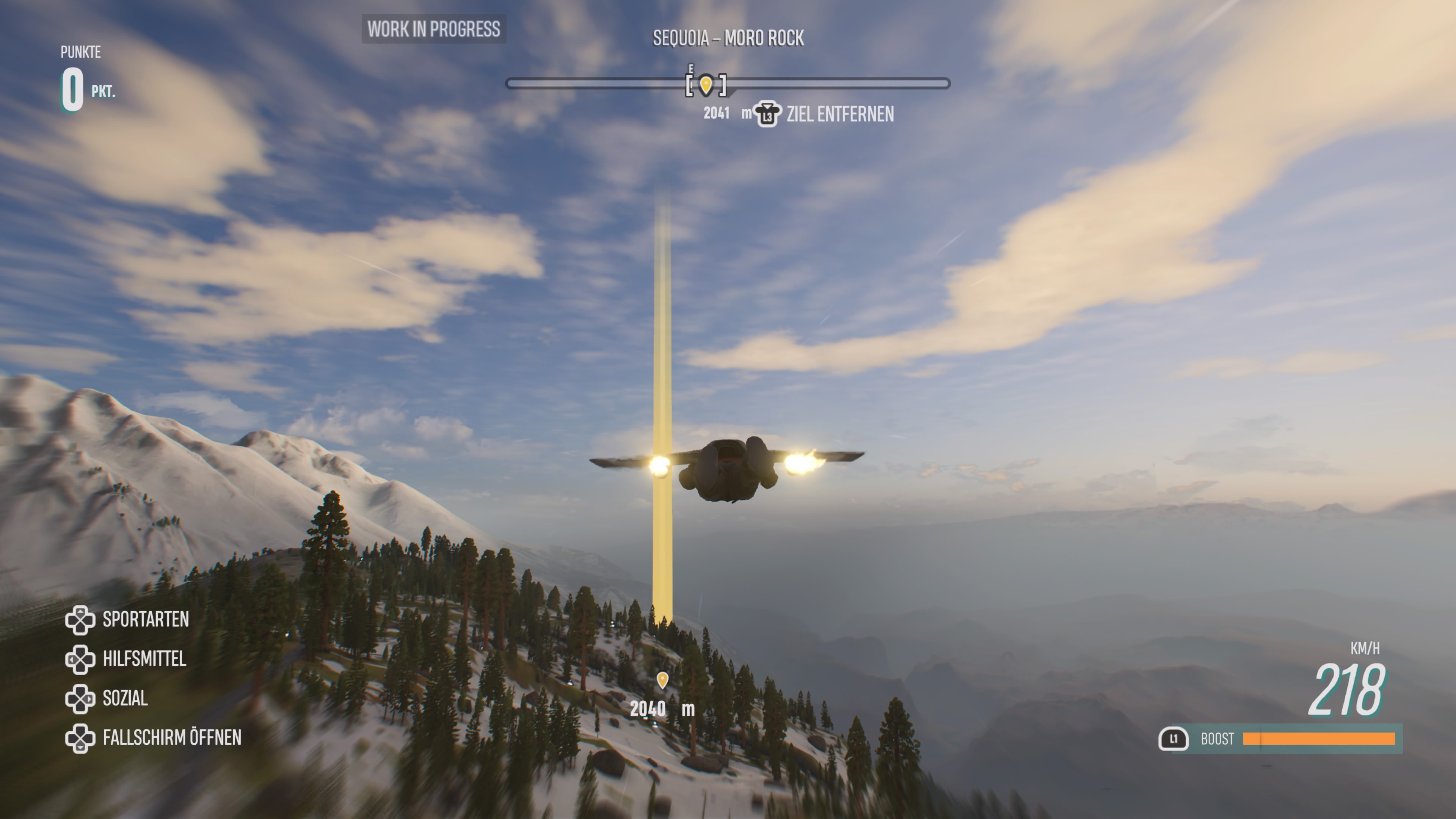Select the yellow waypoint pin above 2040 m

[662, 681]
